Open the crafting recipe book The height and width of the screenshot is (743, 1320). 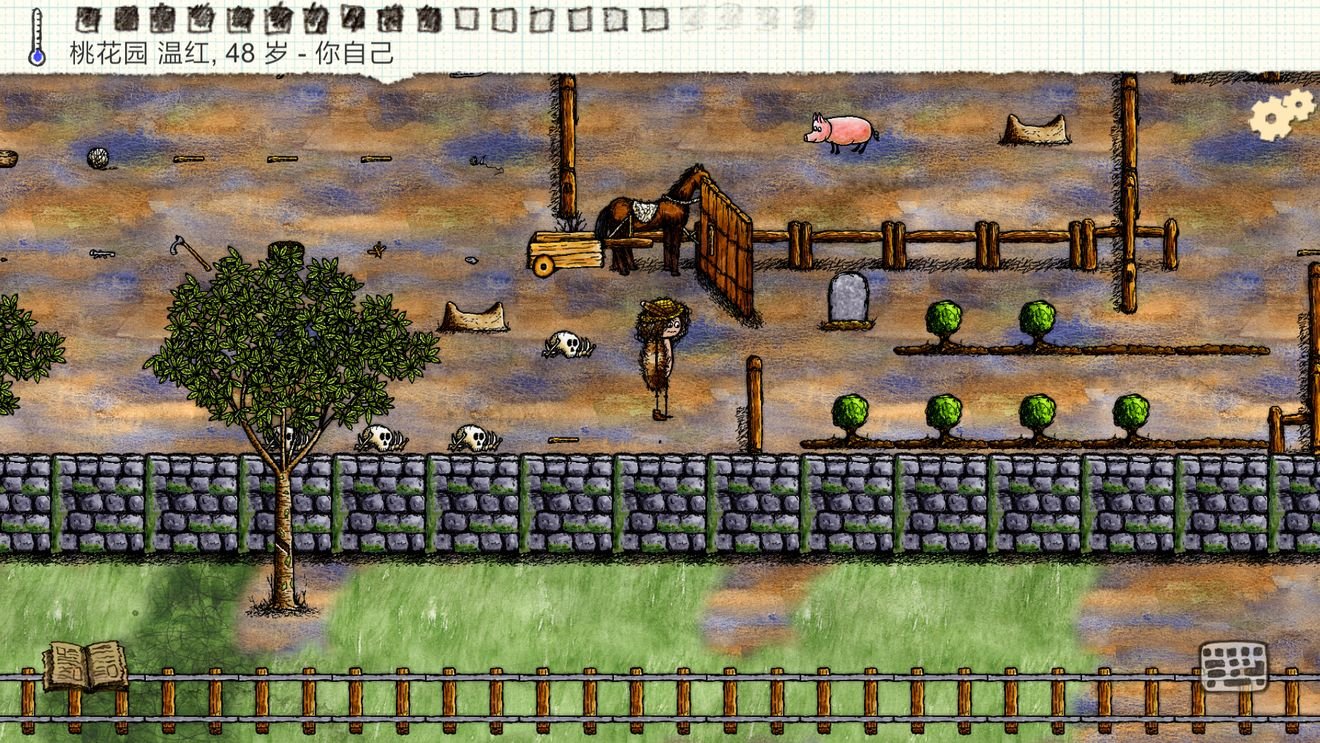[x=85, y=665]
